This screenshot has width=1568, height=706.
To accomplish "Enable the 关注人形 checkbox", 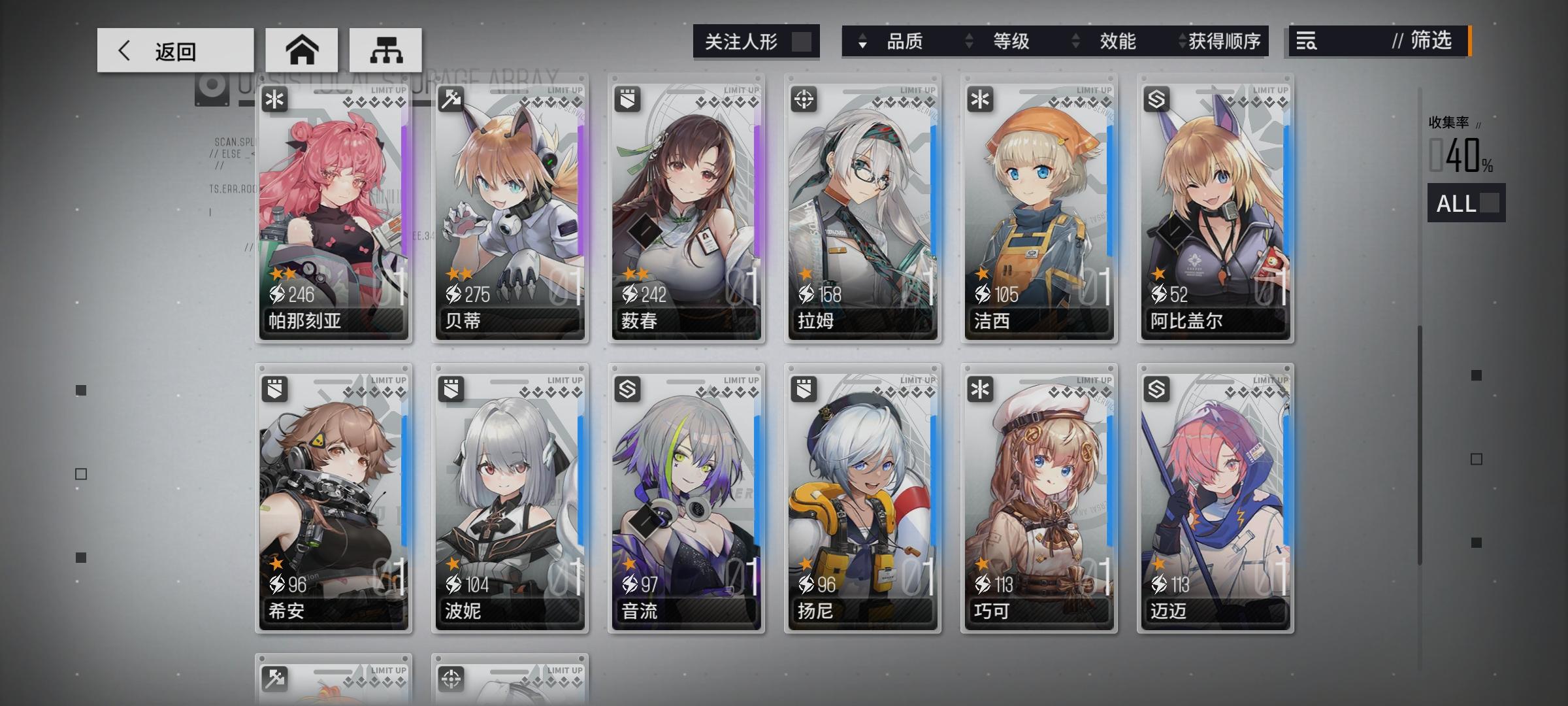I will (x=802, y=41).
